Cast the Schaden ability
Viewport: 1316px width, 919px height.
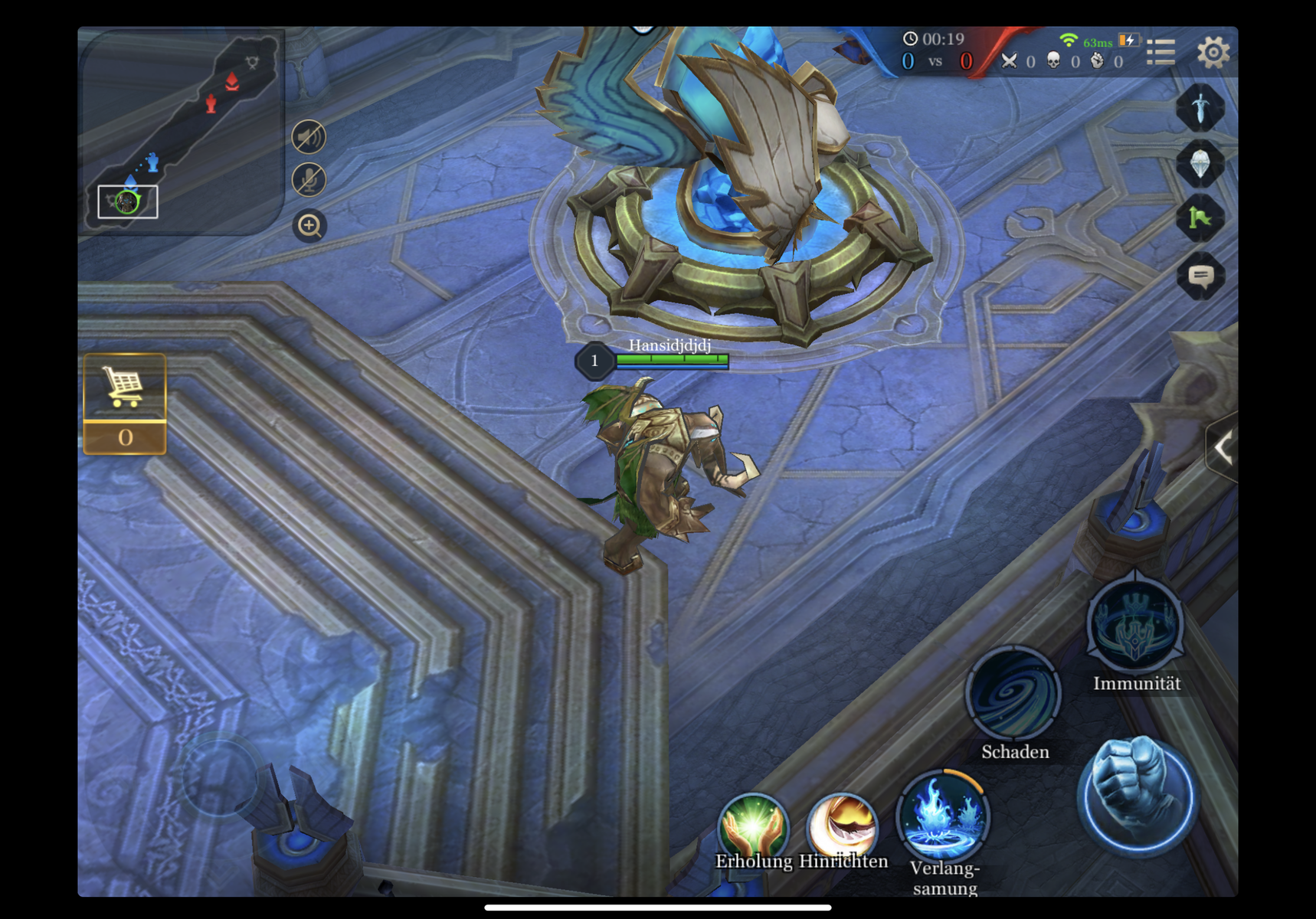point(1013,695)
